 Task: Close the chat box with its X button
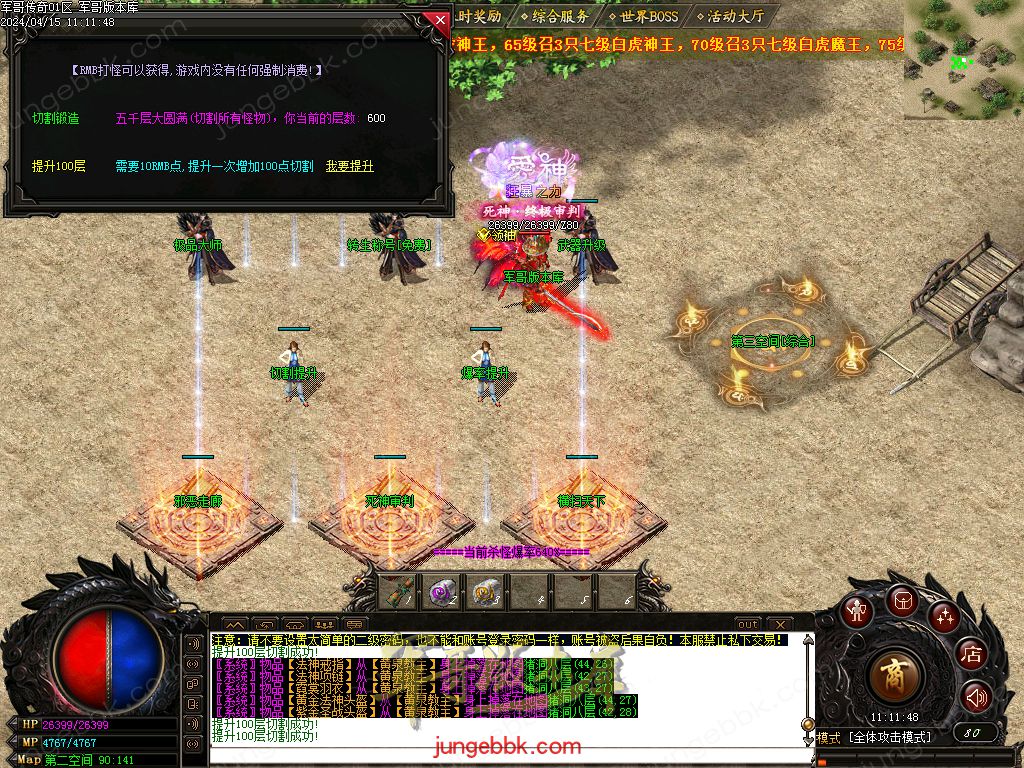(778, 624)
